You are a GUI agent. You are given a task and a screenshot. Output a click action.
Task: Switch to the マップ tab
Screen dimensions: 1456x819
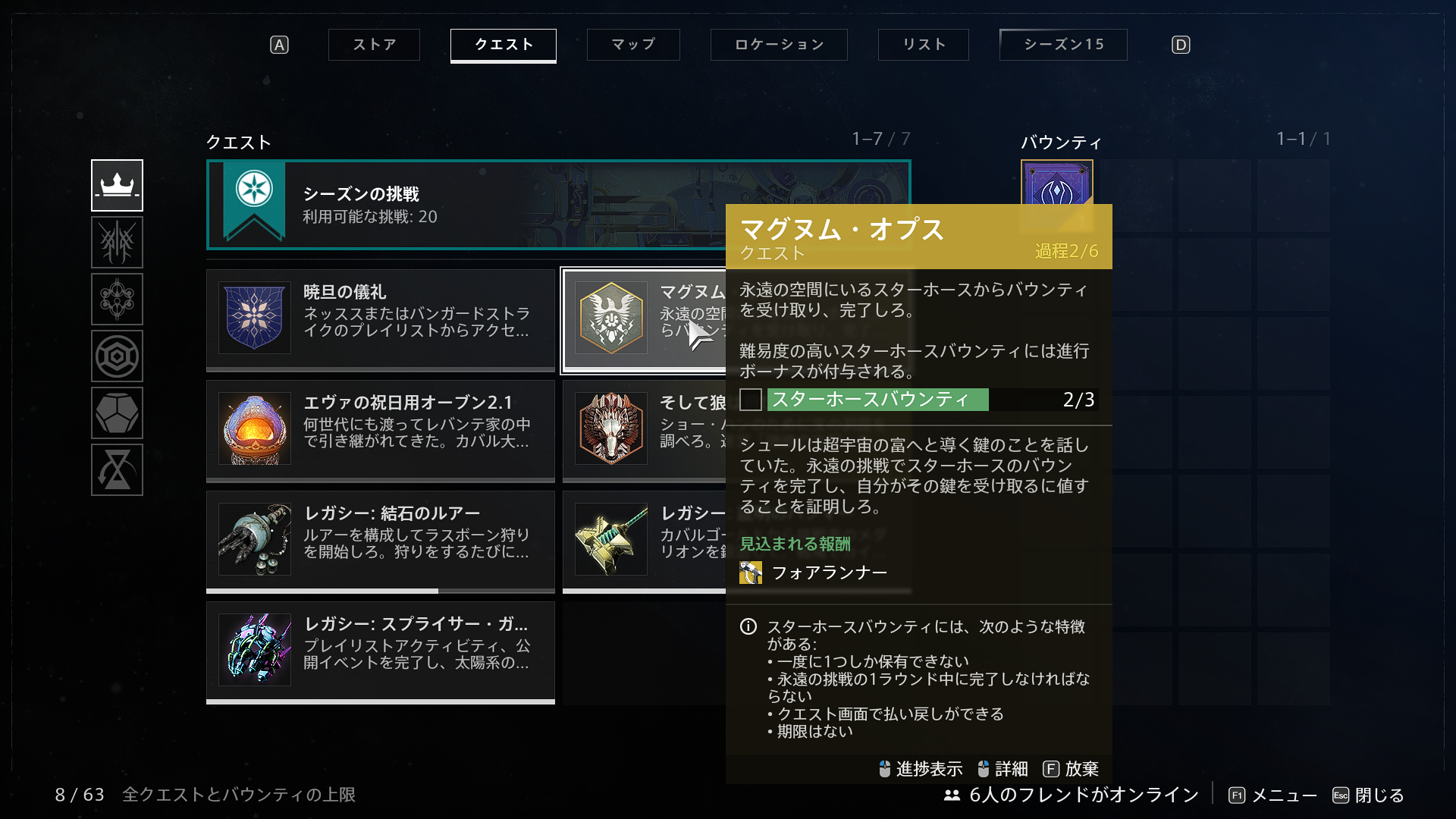[x=633, y=45]
